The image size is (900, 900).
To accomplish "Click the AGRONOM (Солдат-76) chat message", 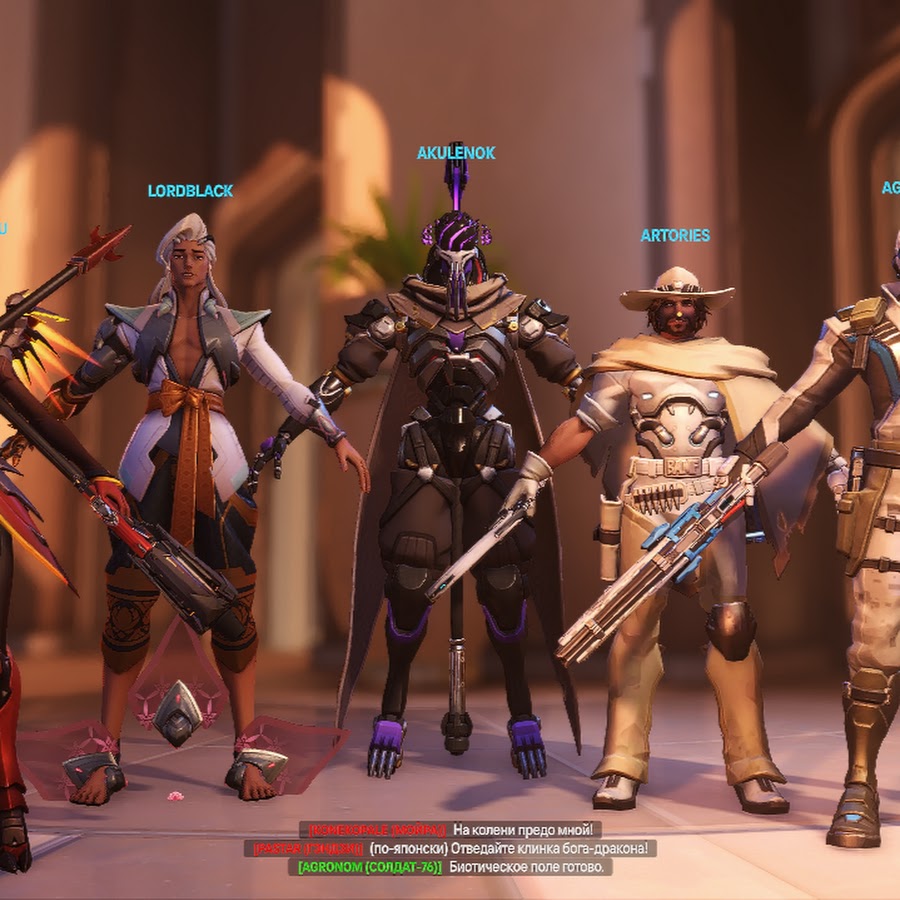I will (450, 867).
